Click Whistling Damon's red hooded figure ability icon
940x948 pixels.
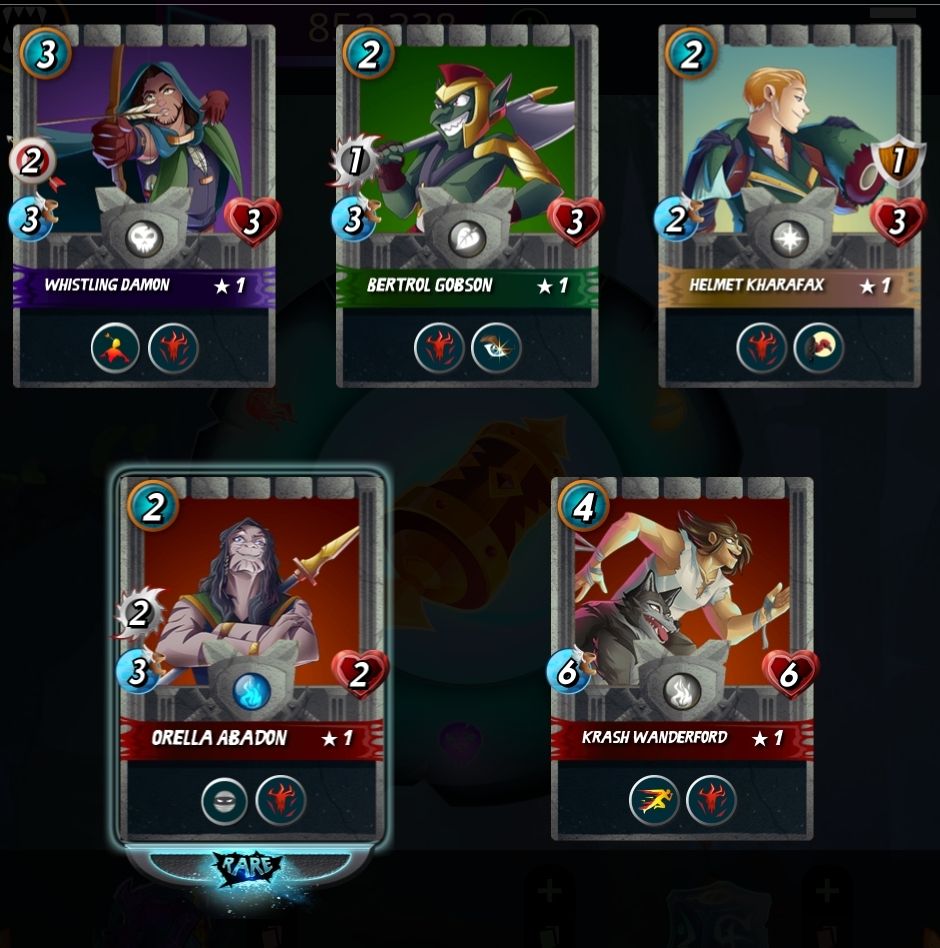(x=116, y=348)
